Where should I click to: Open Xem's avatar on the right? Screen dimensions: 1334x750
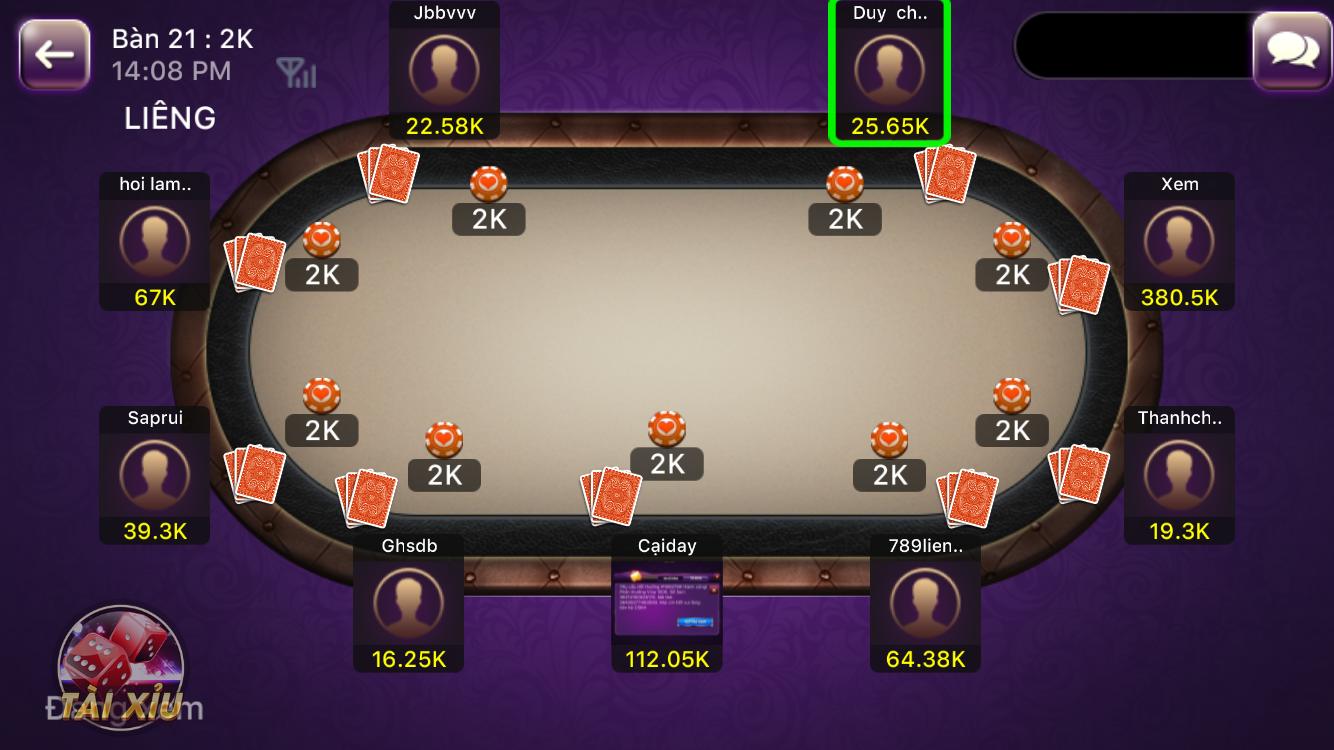point(1179,240)
